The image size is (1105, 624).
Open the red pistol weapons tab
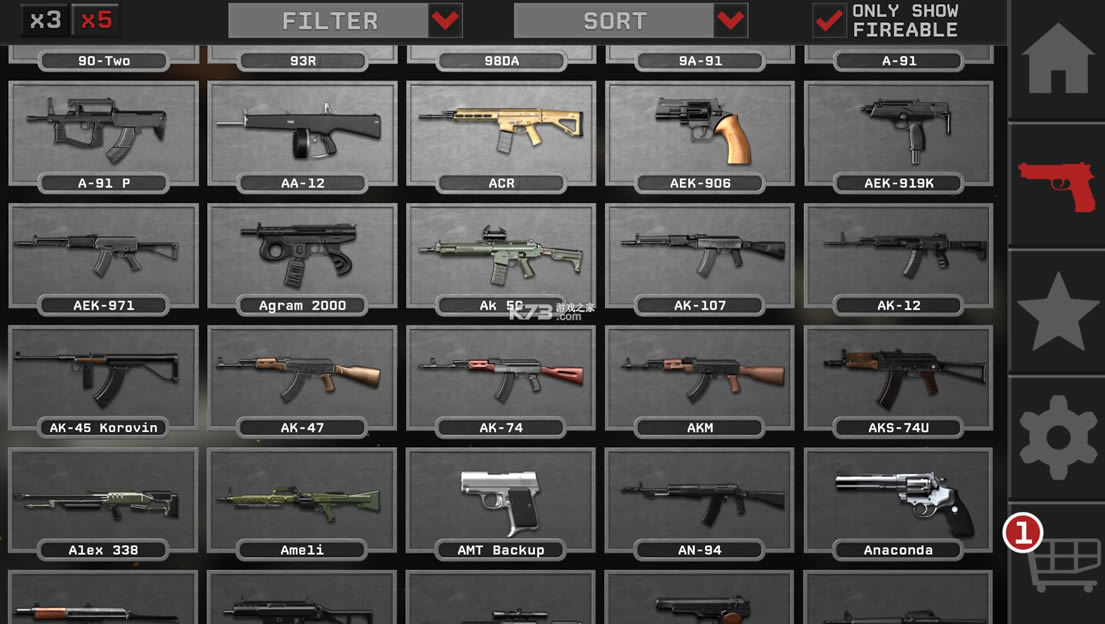[x=1057, y=185]
